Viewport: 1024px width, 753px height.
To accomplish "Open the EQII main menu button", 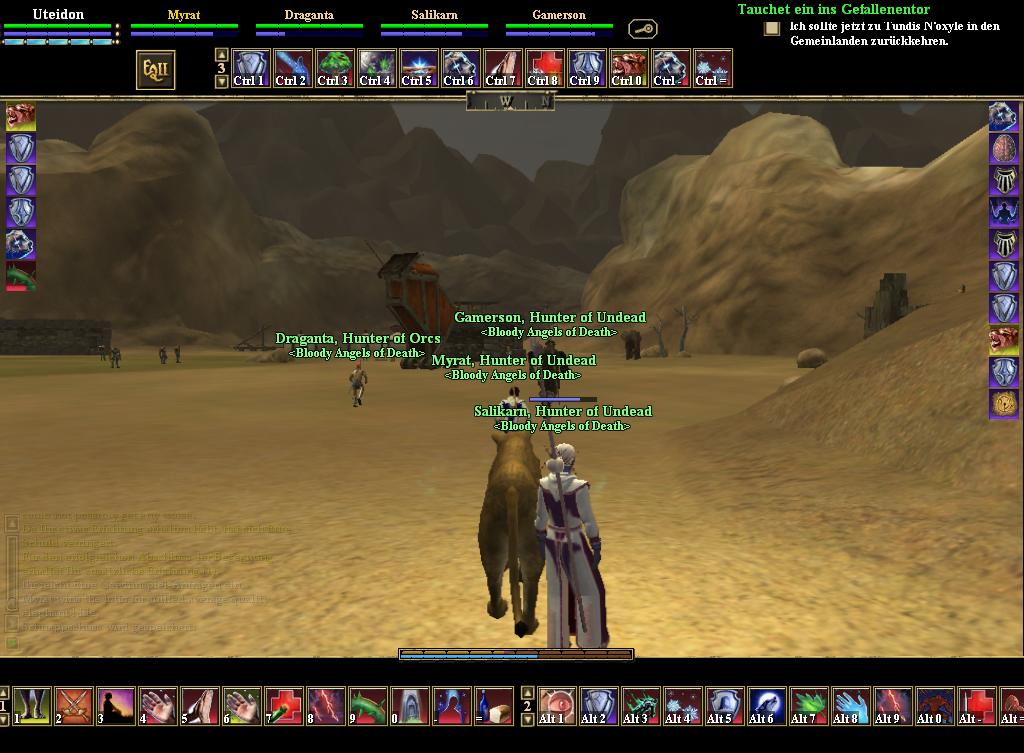I will point(155,70).
